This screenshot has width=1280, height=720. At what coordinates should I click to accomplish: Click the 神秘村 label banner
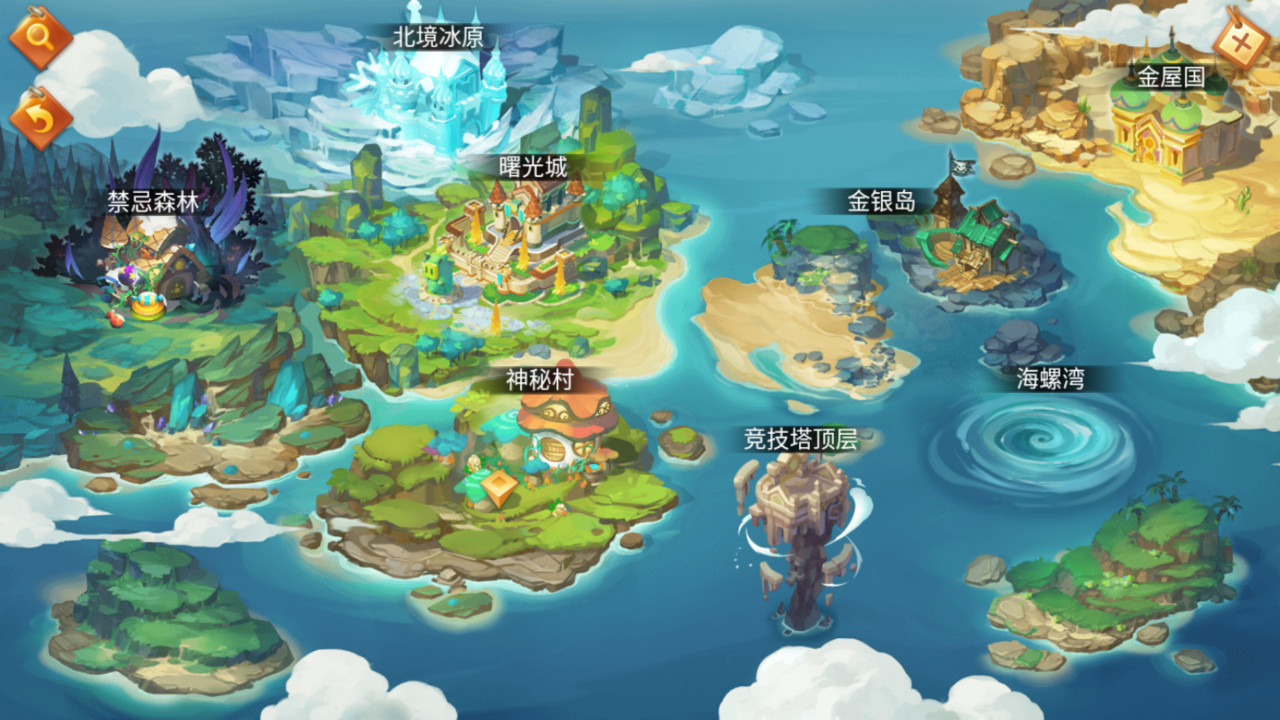pyautogui.click(x=540, y=380)
